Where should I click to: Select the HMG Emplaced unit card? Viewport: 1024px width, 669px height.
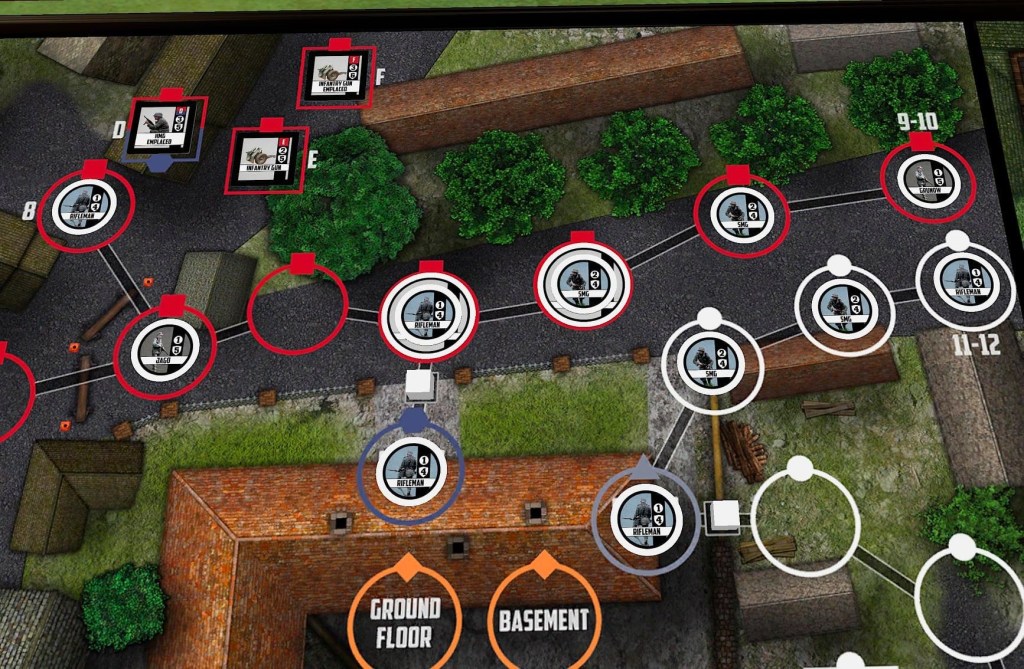tap(161, 126)
